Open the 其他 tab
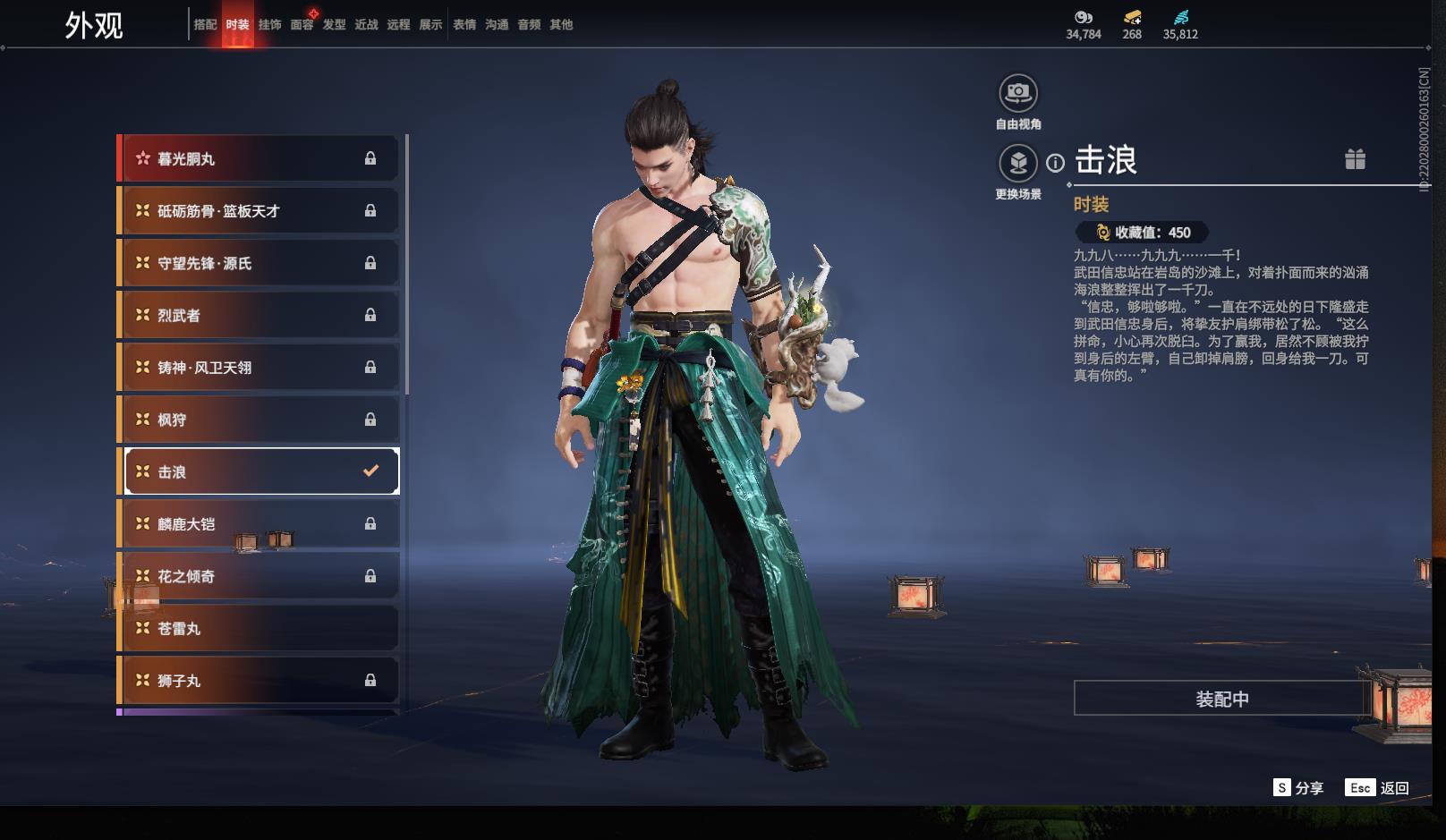Image resolution: width=1446 pixels, height=840 pixels. (x=561, y=25)
